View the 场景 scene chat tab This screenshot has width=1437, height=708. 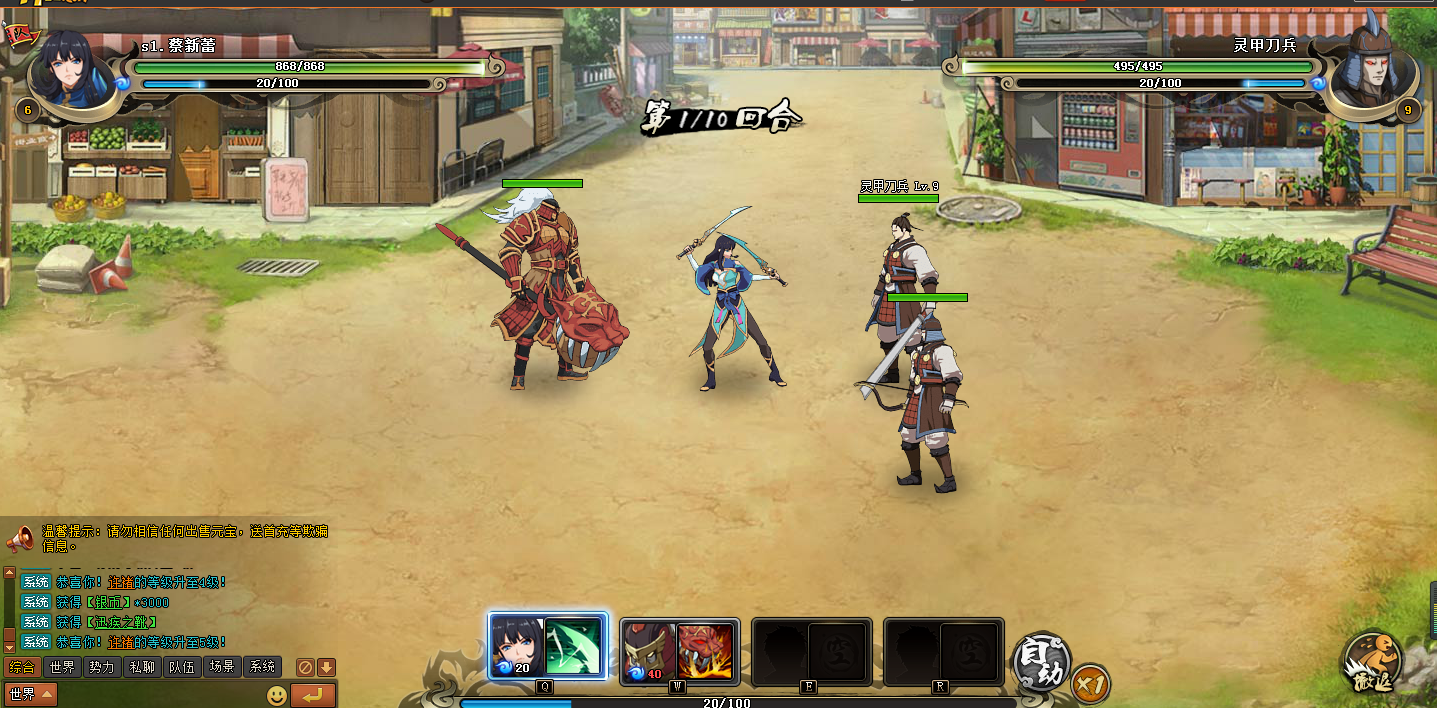(222, 667)
